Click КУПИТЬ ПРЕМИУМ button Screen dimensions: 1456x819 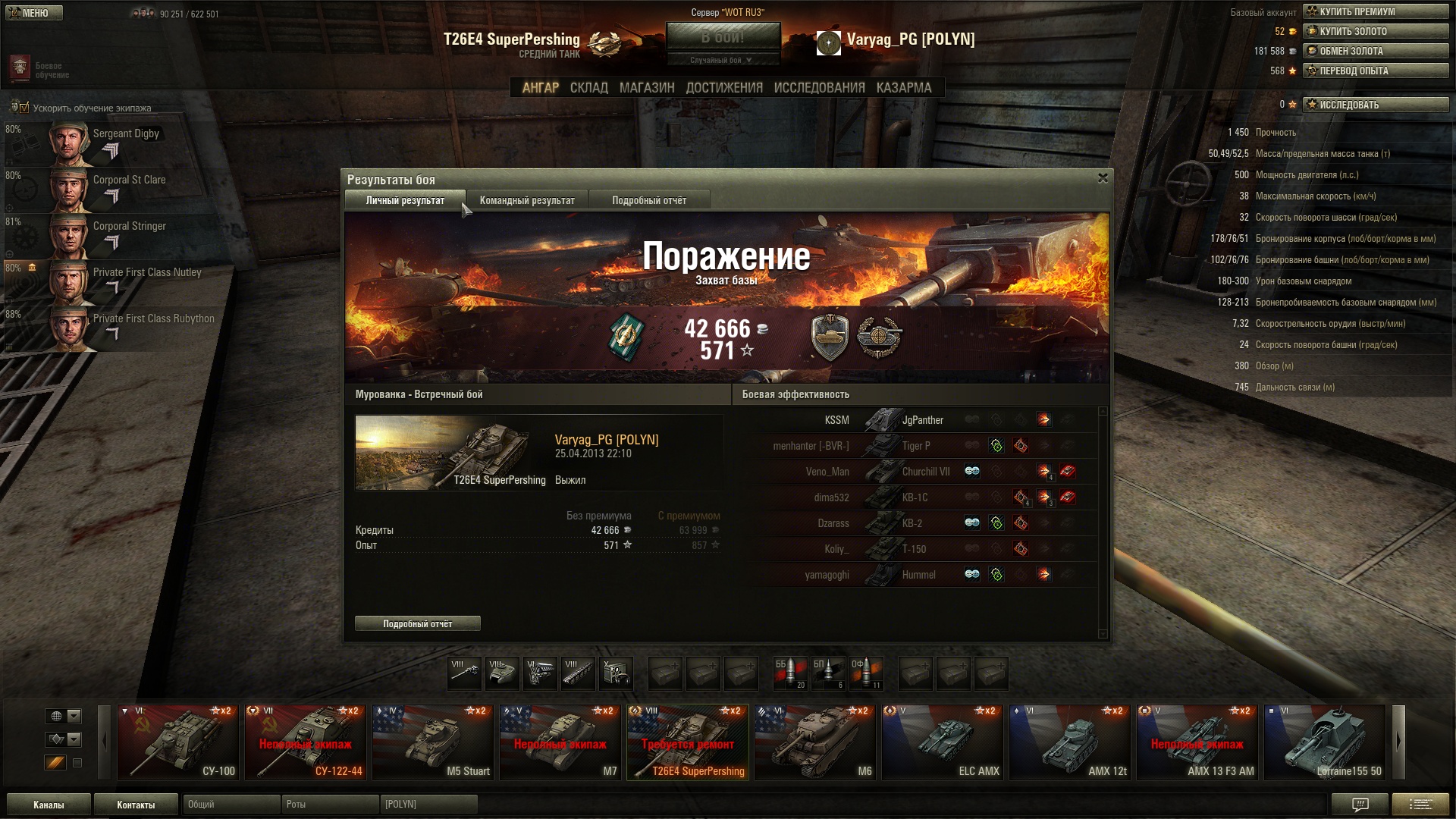coord(1376,11)
